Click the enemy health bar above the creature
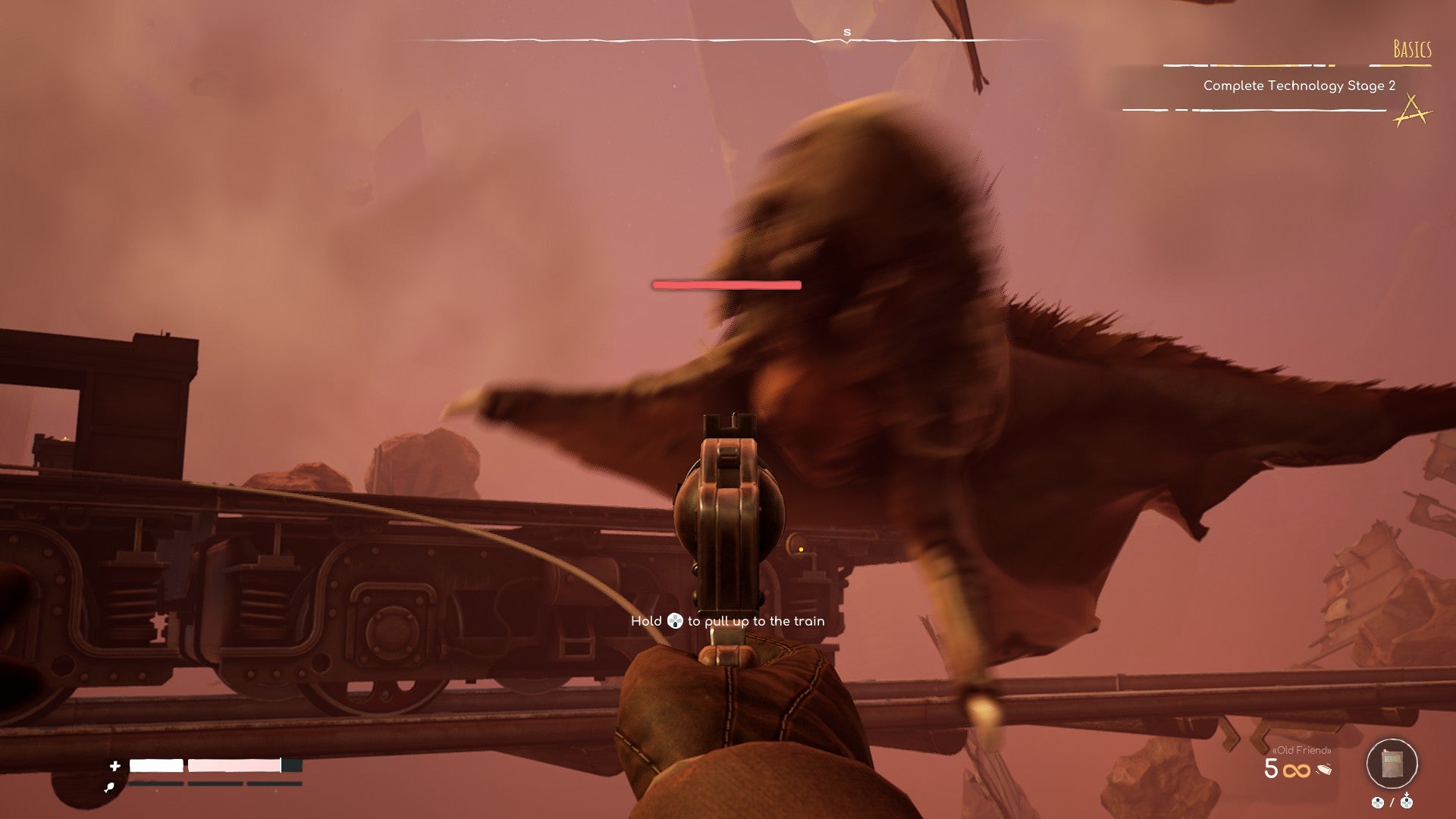 pyautogui.click(x=726, y=284)
